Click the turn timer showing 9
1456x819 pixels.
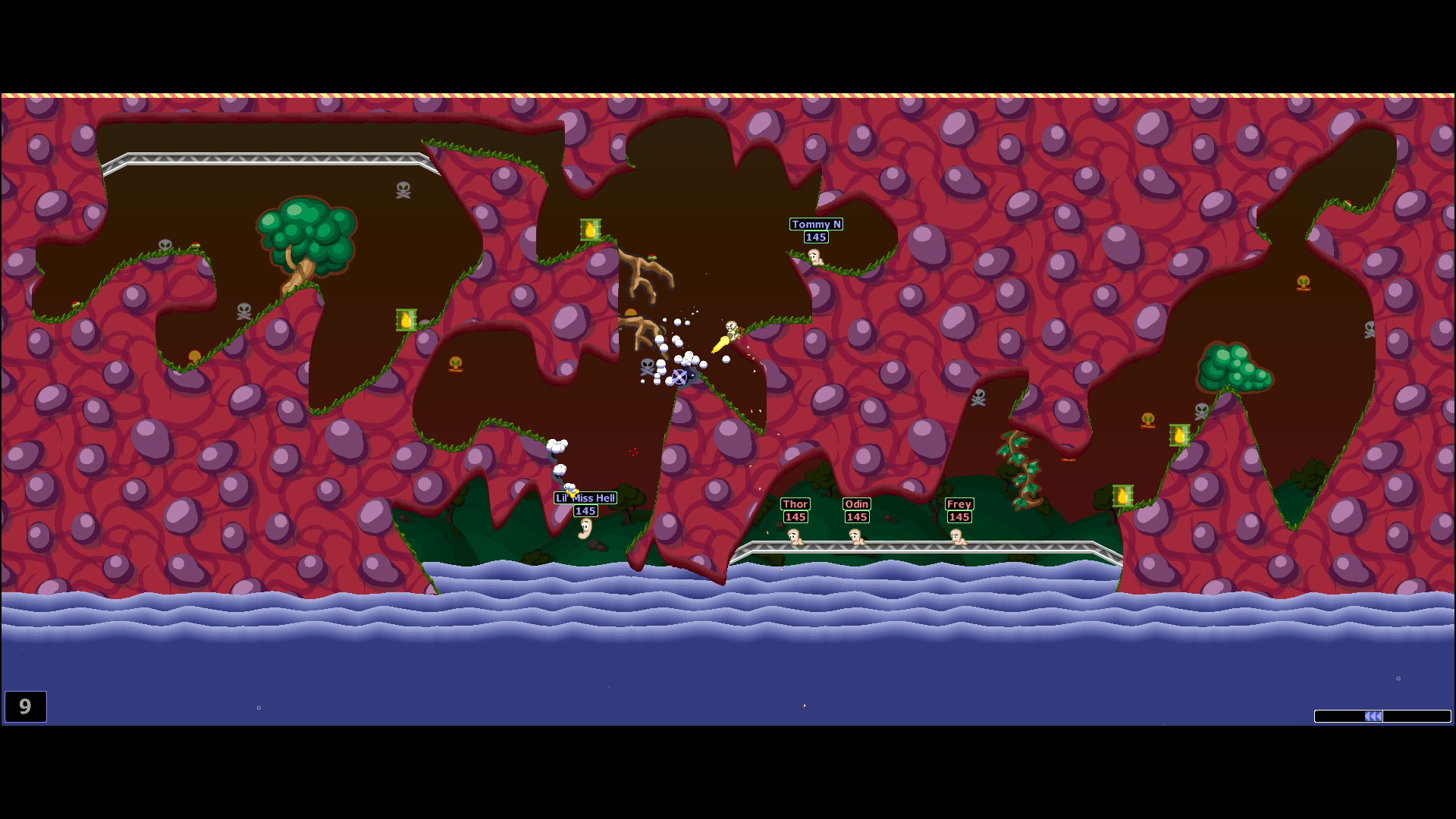click(26, 707)
